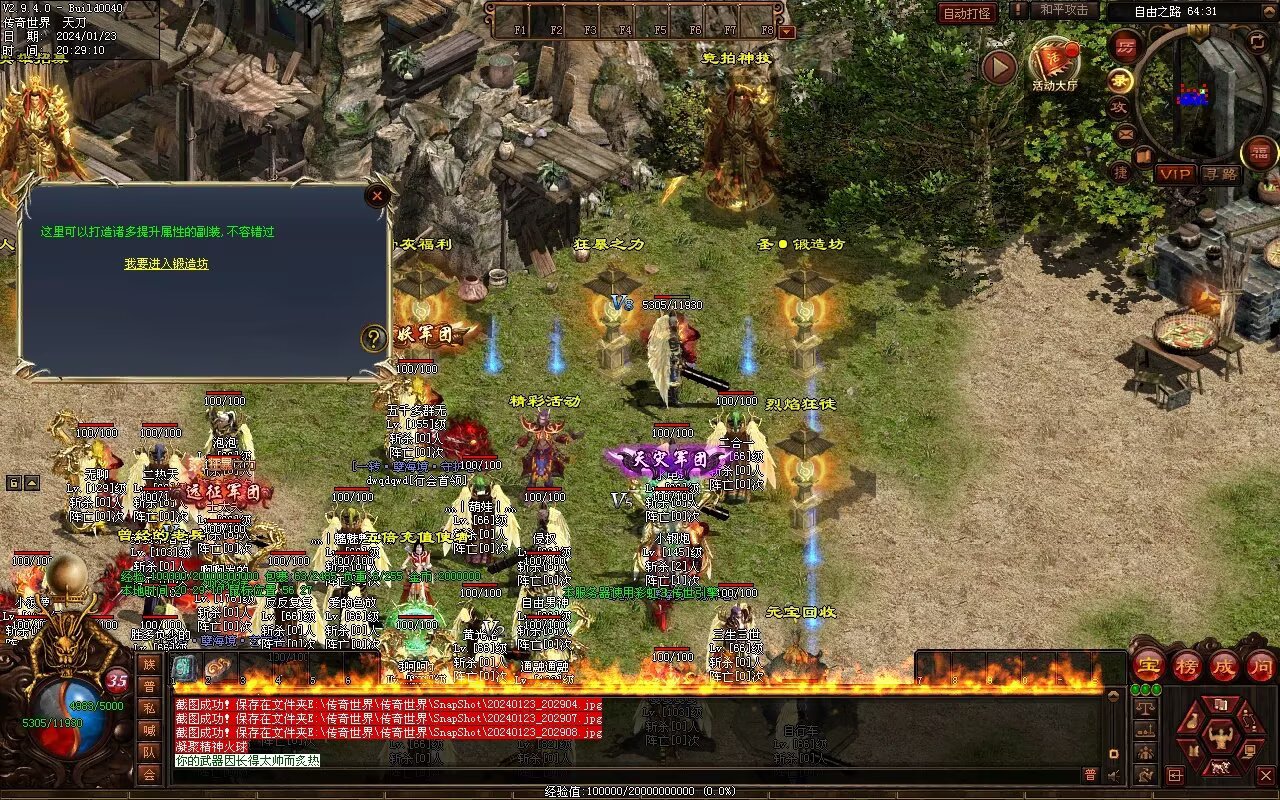
Task: Show the 榜 rankings button
Action: [1187, 666]
